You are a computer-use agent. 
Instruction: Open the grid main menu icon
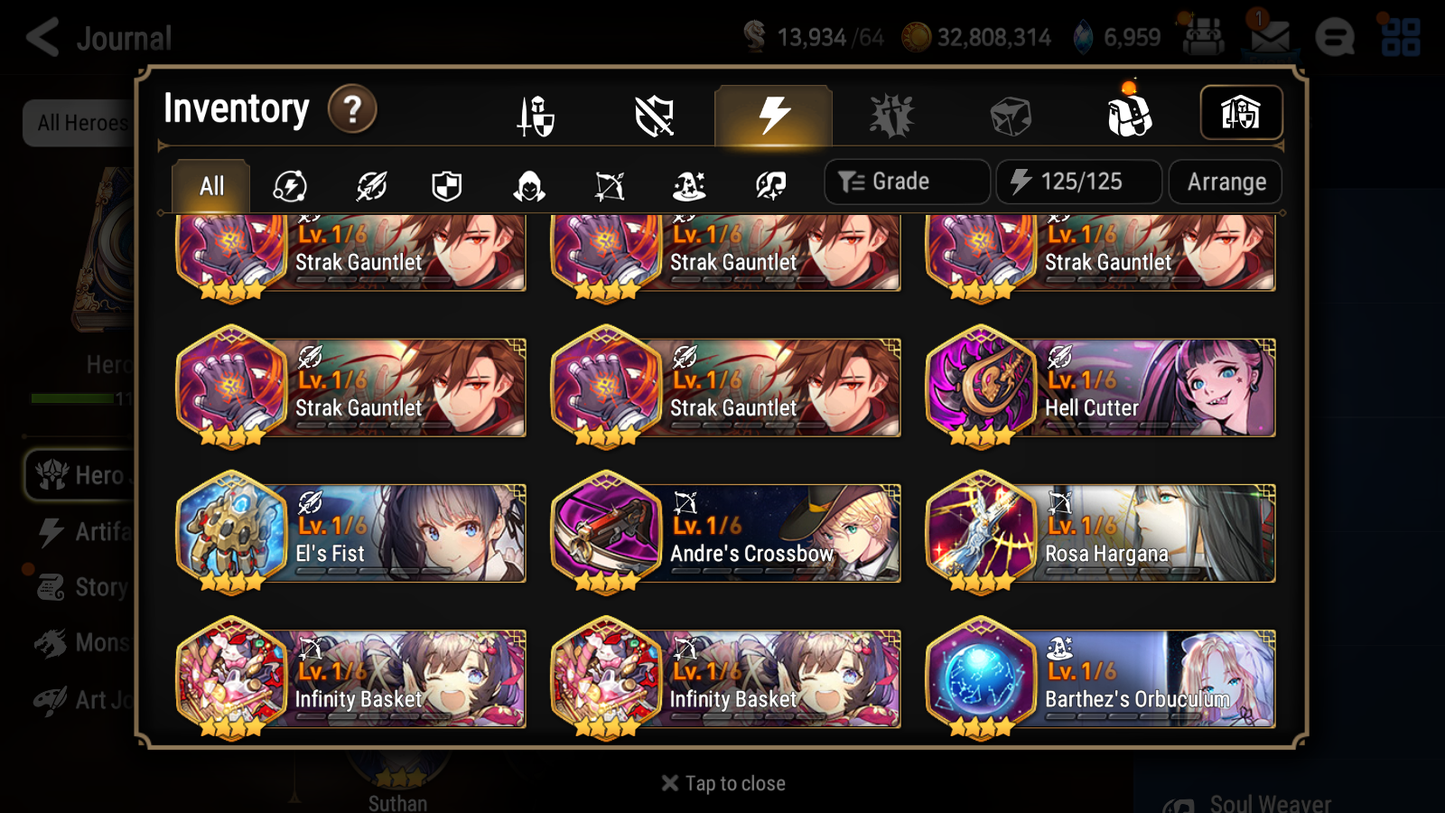click(1400, 37)
